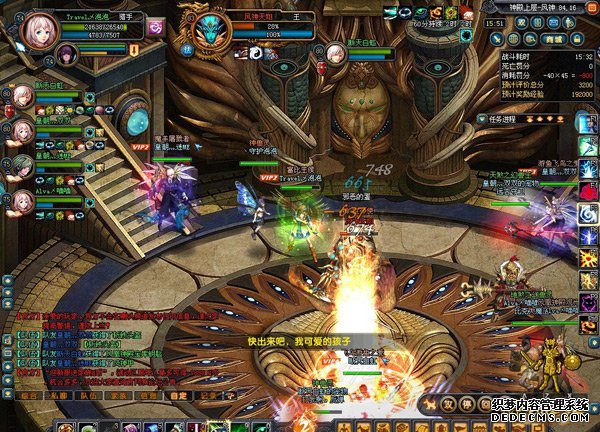This screenshot has height=432, width=600.
Task: Click the pet dog icon button
Action: [x=431, y=405]
